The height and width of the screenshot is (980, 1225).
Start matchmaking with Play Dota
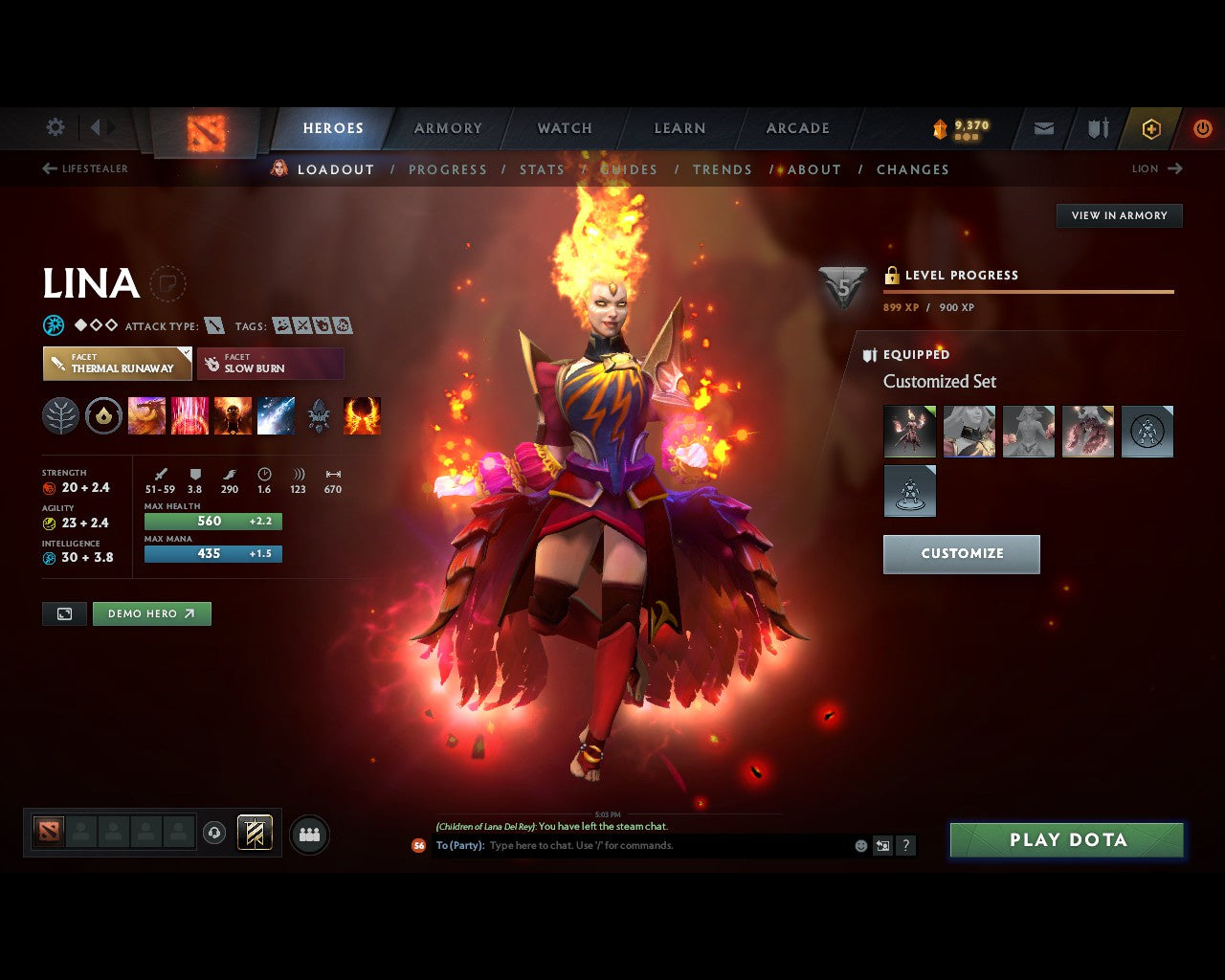[1067, 840]
